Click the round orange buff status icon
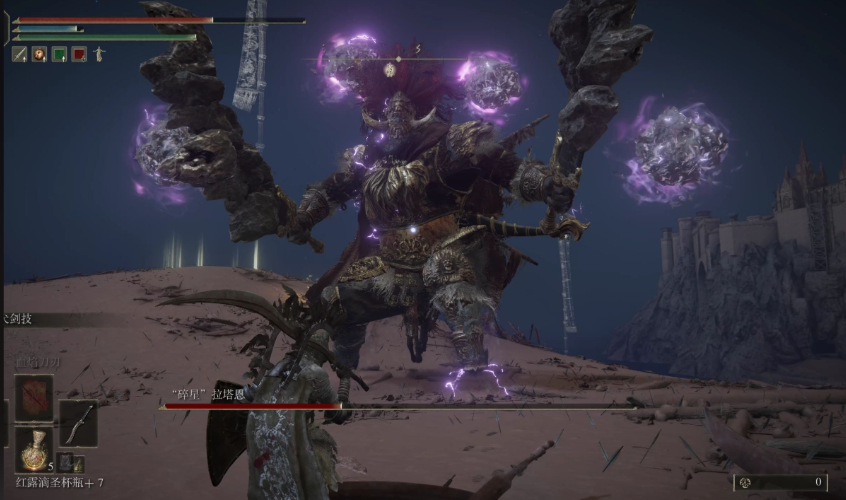Viewport: 846px width, 500px height. [x=39, y=54]
